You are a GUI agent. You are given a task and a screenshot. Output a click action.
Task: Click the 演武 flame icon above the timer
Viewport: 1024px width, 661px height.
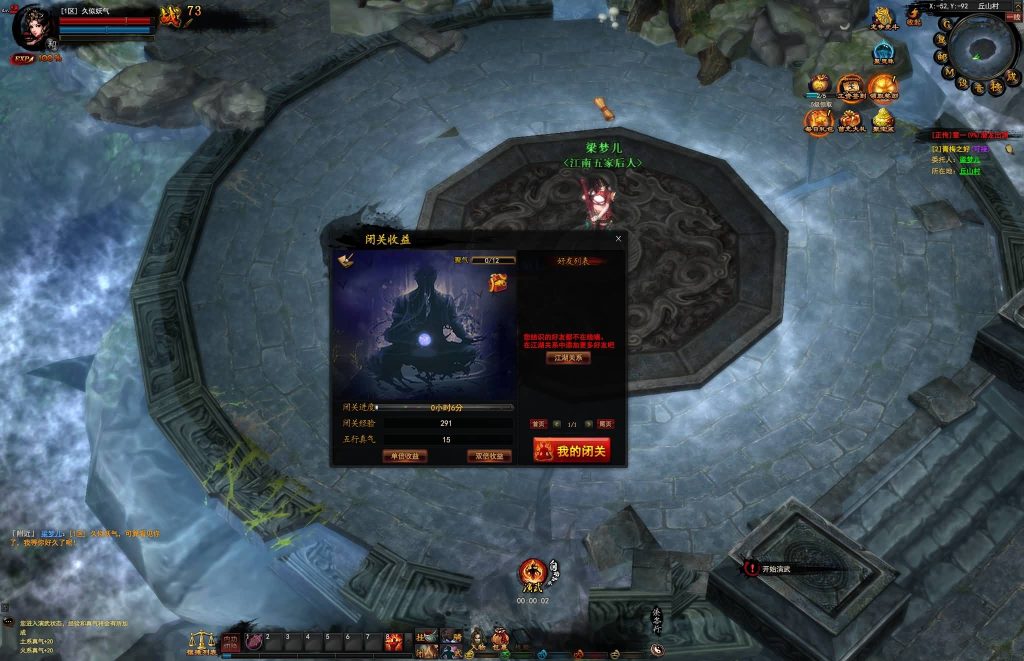[532, 573]
